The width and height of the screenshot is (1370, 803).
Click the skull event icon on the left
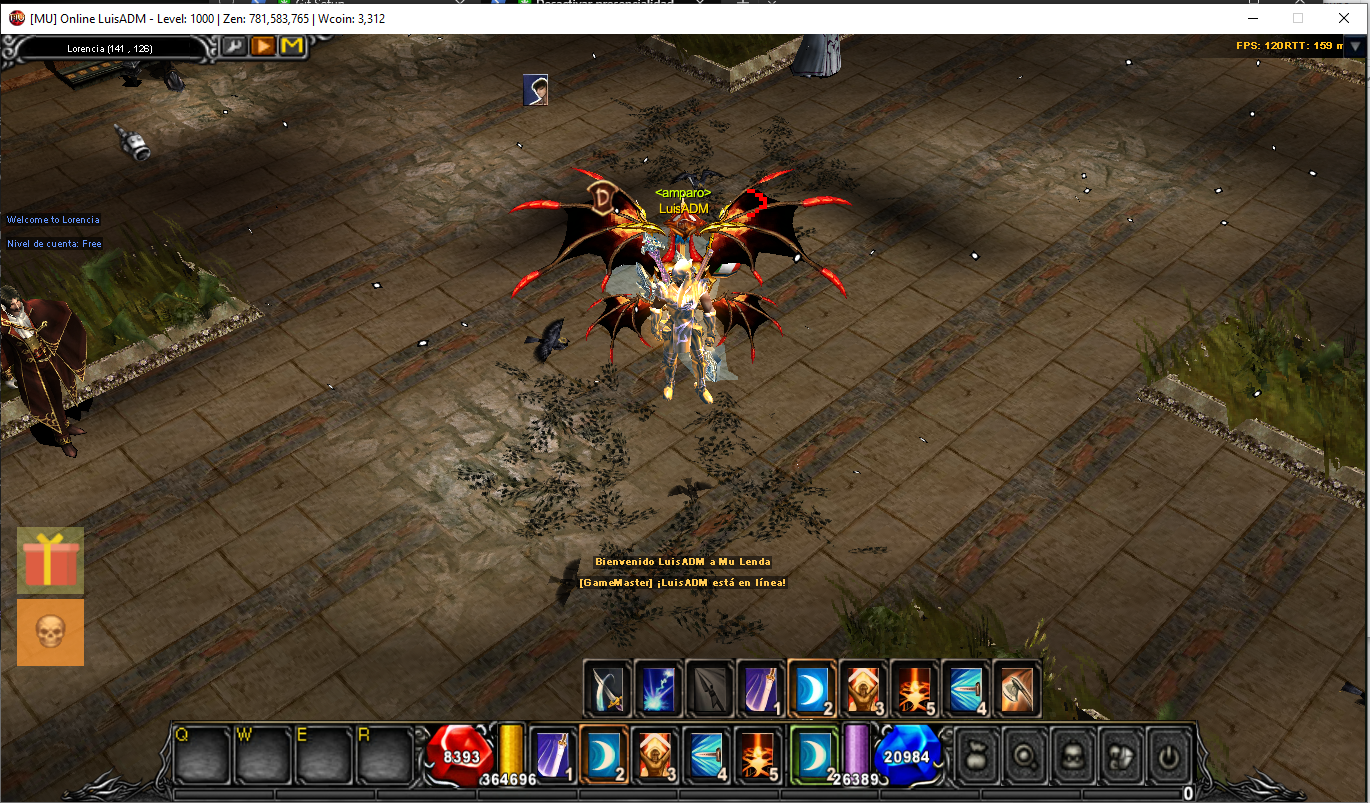(50, 632)
